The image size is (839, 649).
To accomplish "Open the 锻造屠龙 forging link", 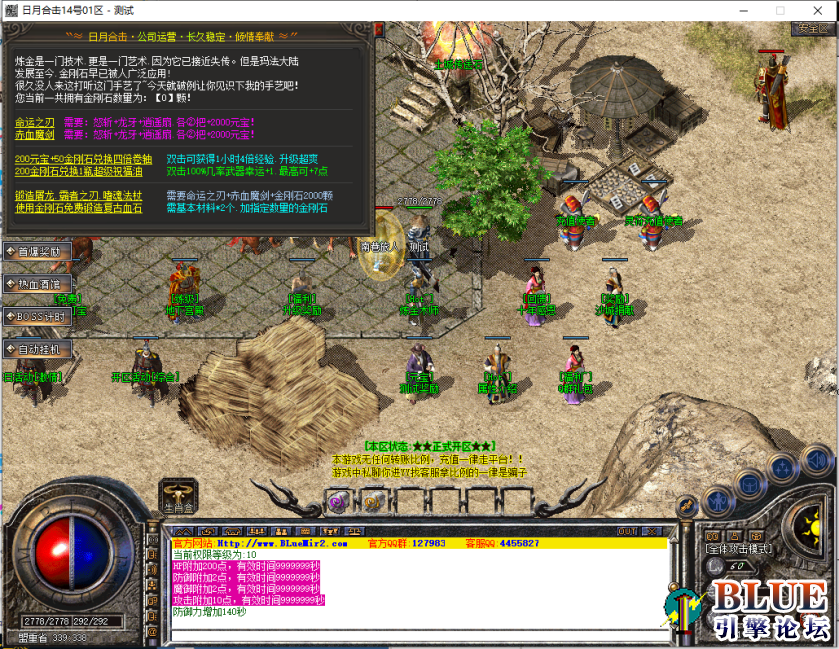I will tap(78, 196).
